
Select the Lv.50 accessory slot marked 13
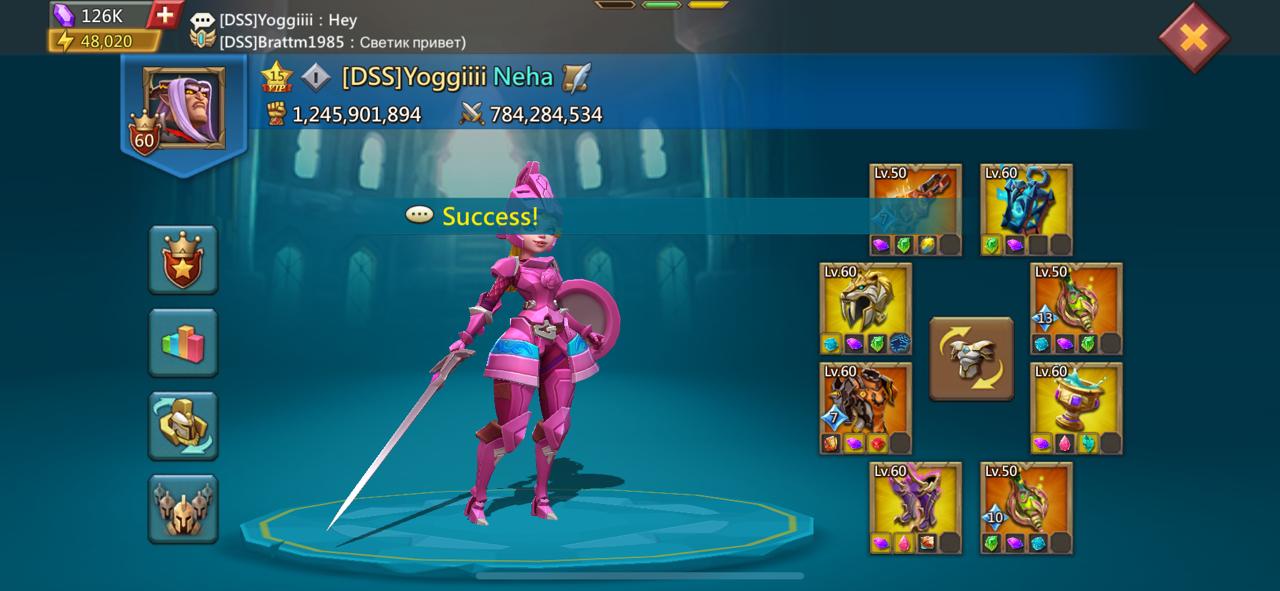click(1076, 308)
